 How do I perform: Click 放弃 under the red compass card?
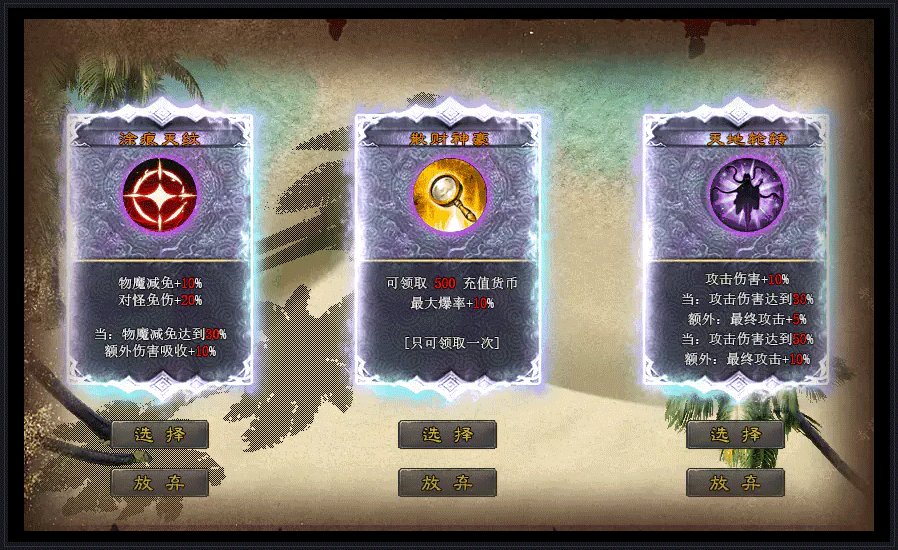[x=160, y=483]
